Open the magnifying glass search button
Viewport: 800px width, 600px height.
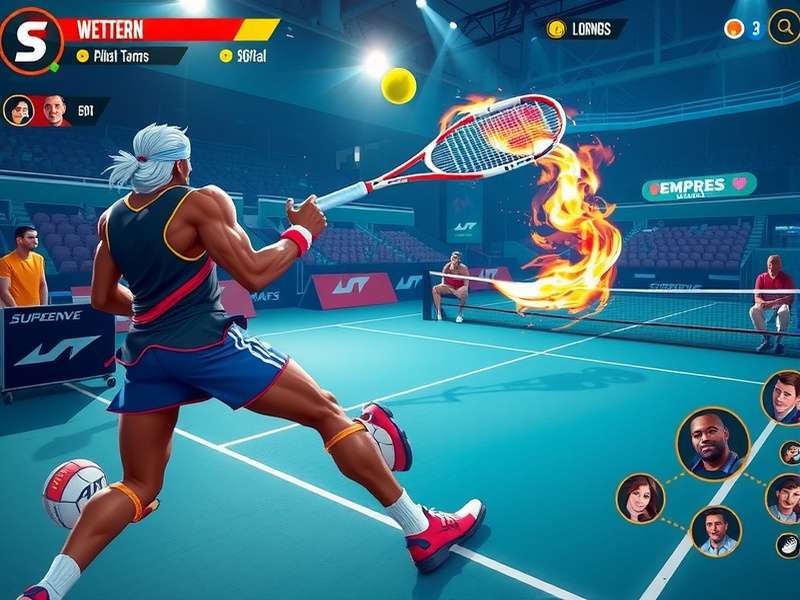point(783,27)
